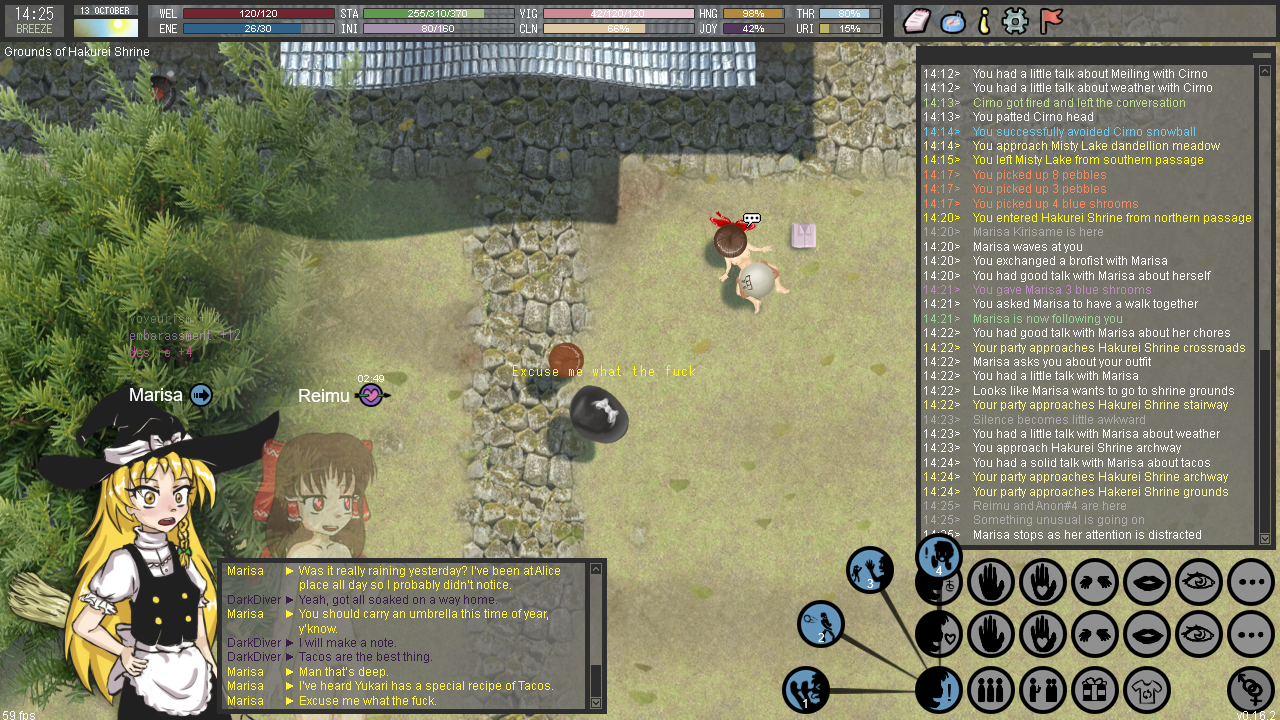
Task: Open the gear settings menu
Action: point(1016,21)
